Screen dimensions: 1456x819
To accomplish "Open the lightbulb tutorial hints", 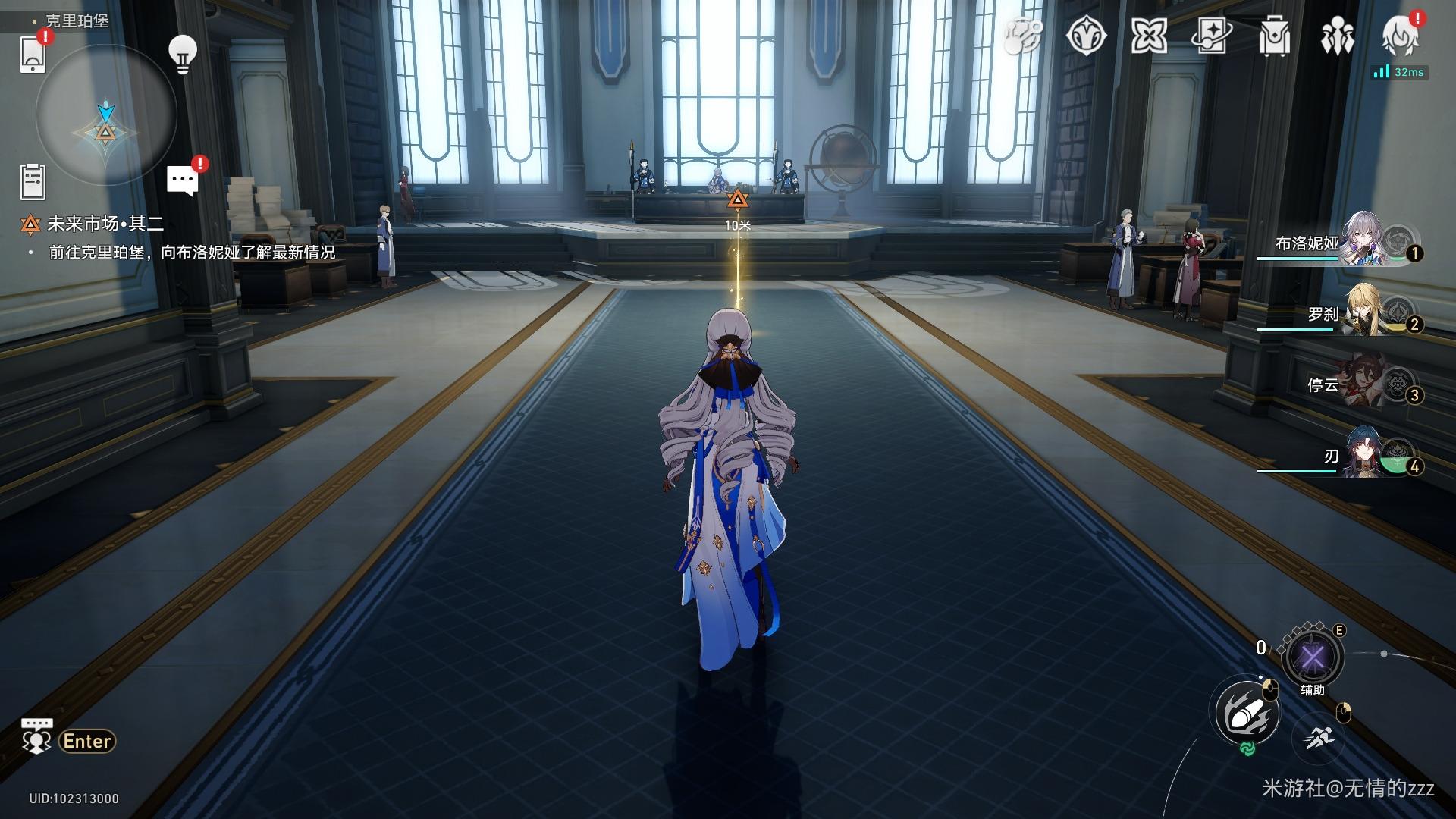I will (x=182, y=54).
